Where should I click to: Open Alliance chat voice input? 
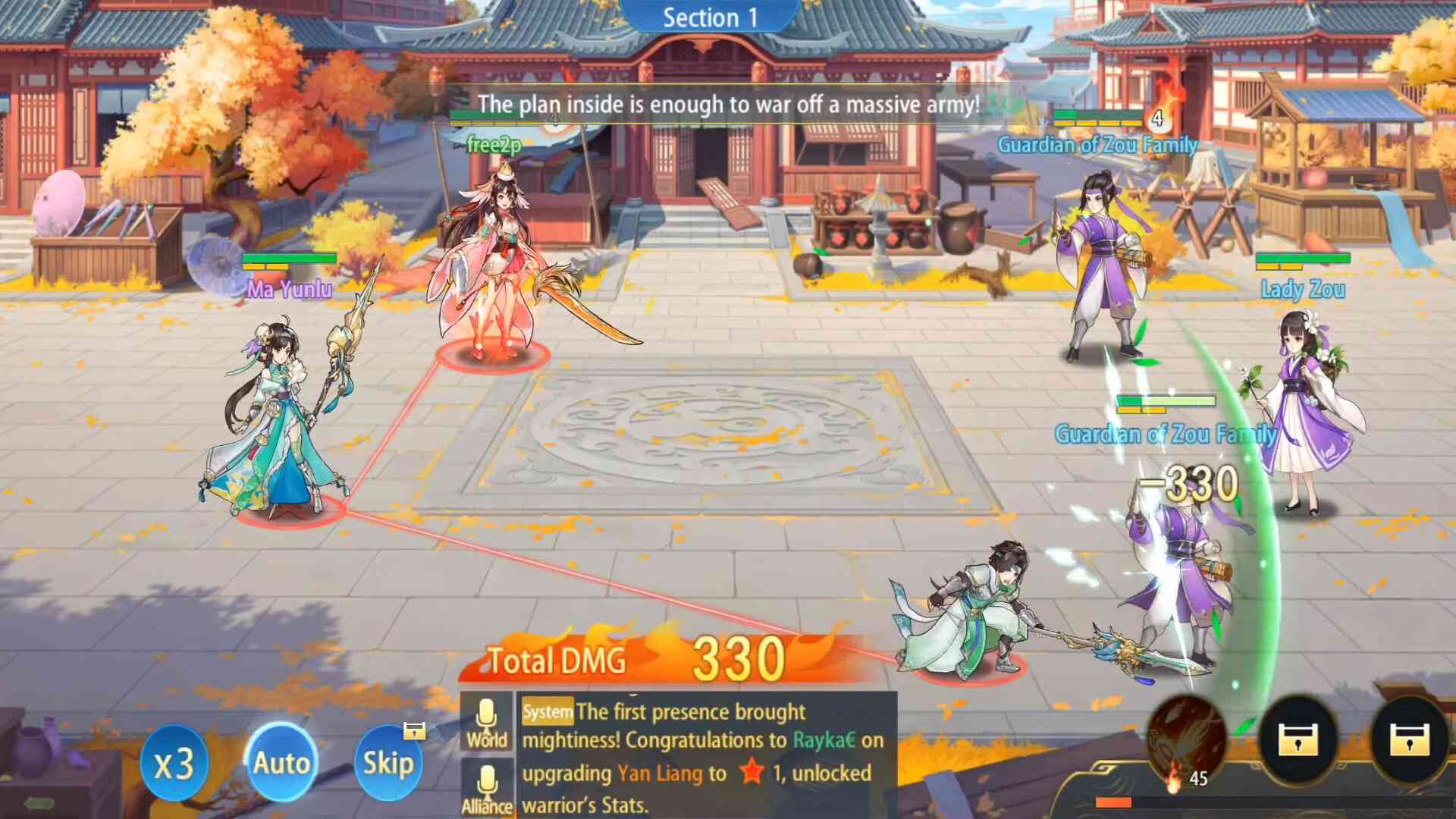click(487, 789)
